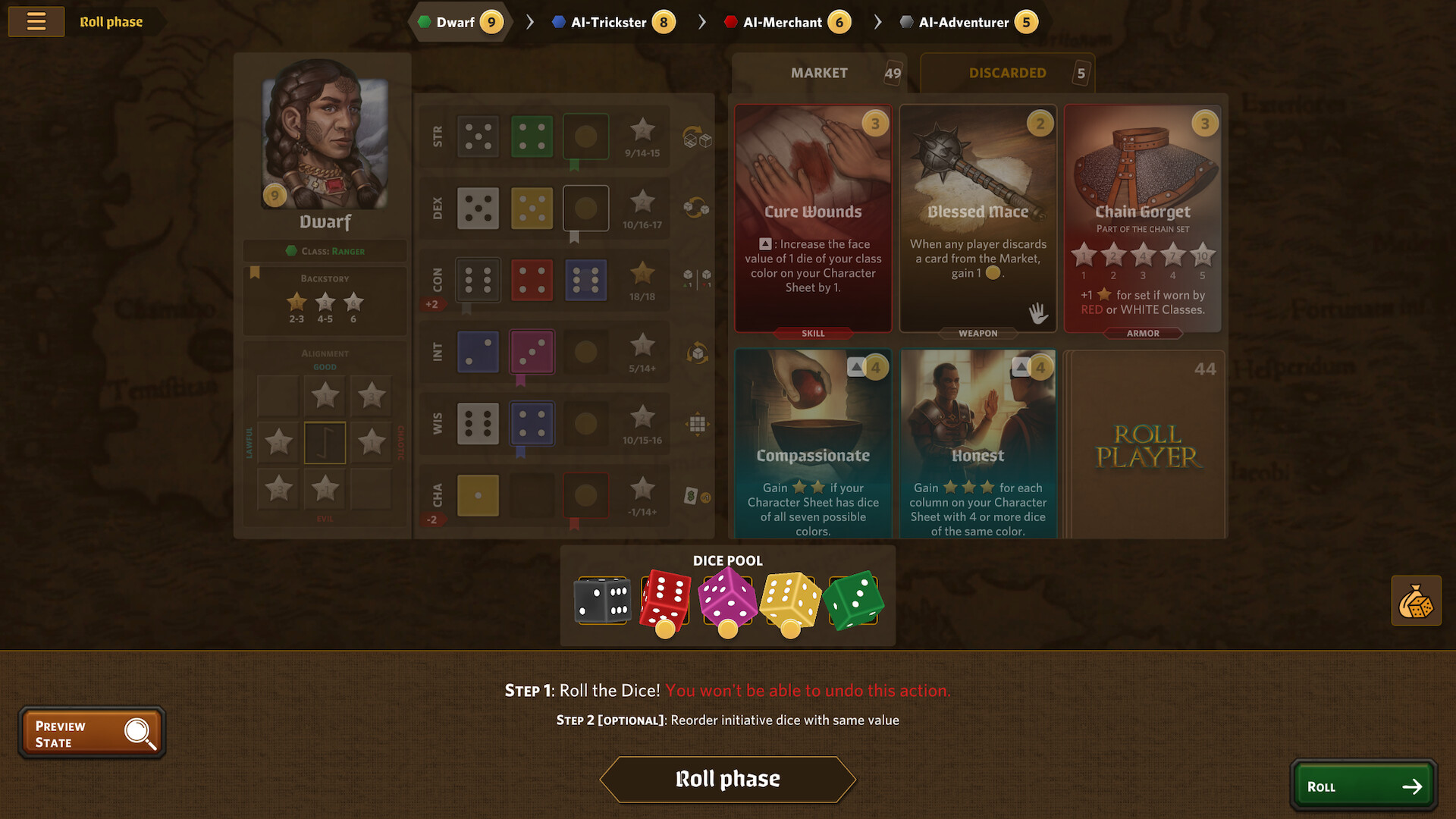Select the alignment marker on the alignment grid

coord(325,442)
